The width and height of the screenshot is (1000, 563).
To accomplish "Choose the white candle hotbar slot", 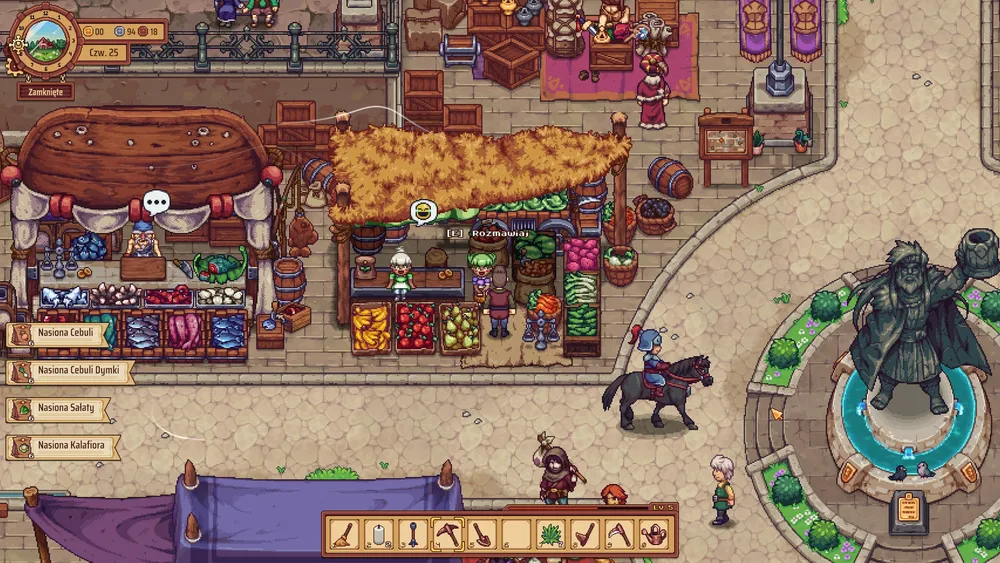I will pyautogui.click(x=379, y=535).
